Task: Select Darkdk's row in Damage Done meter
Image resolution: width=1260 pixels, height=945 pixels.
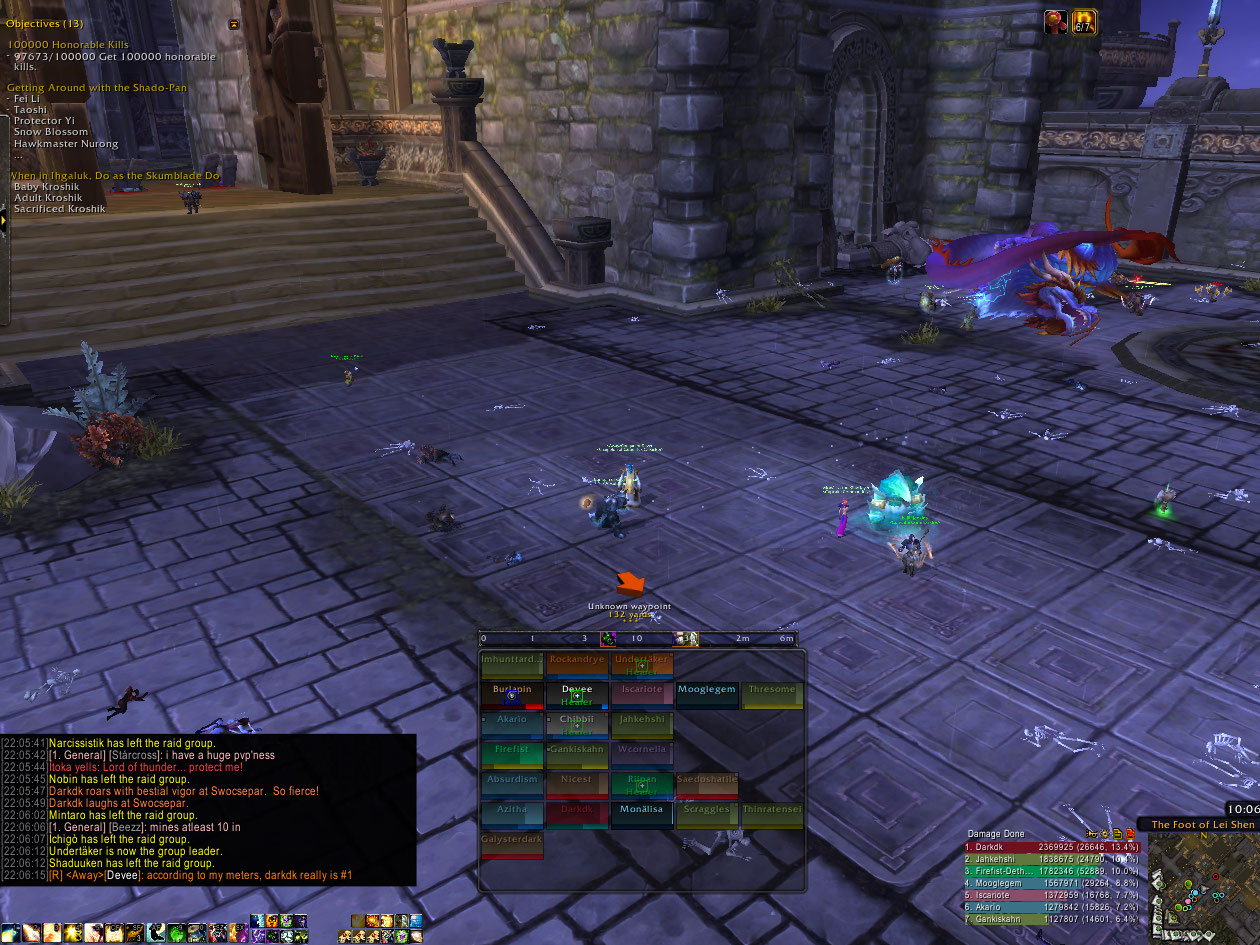Action: point(1050,847)
